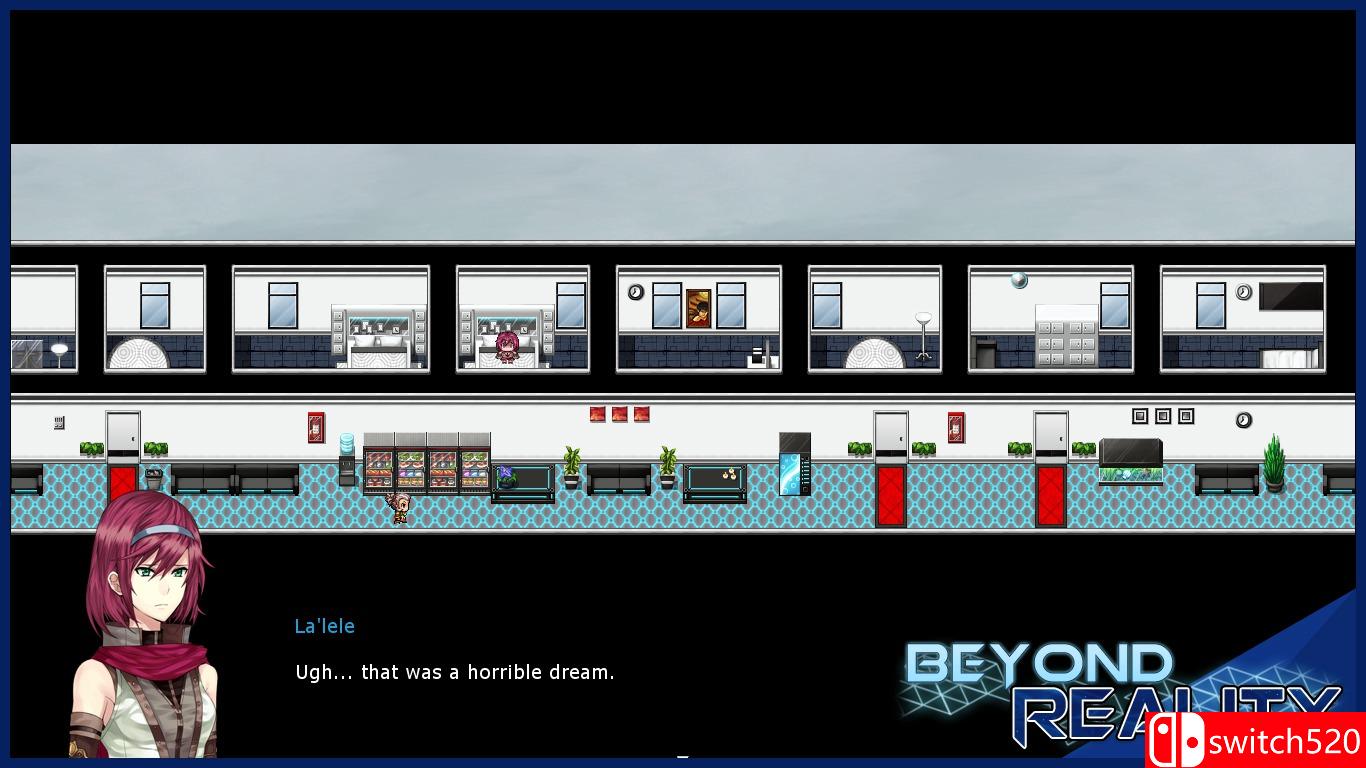Click the pool table in the hallway
The height and width of the screenshot is (768, 1366).
714,478
